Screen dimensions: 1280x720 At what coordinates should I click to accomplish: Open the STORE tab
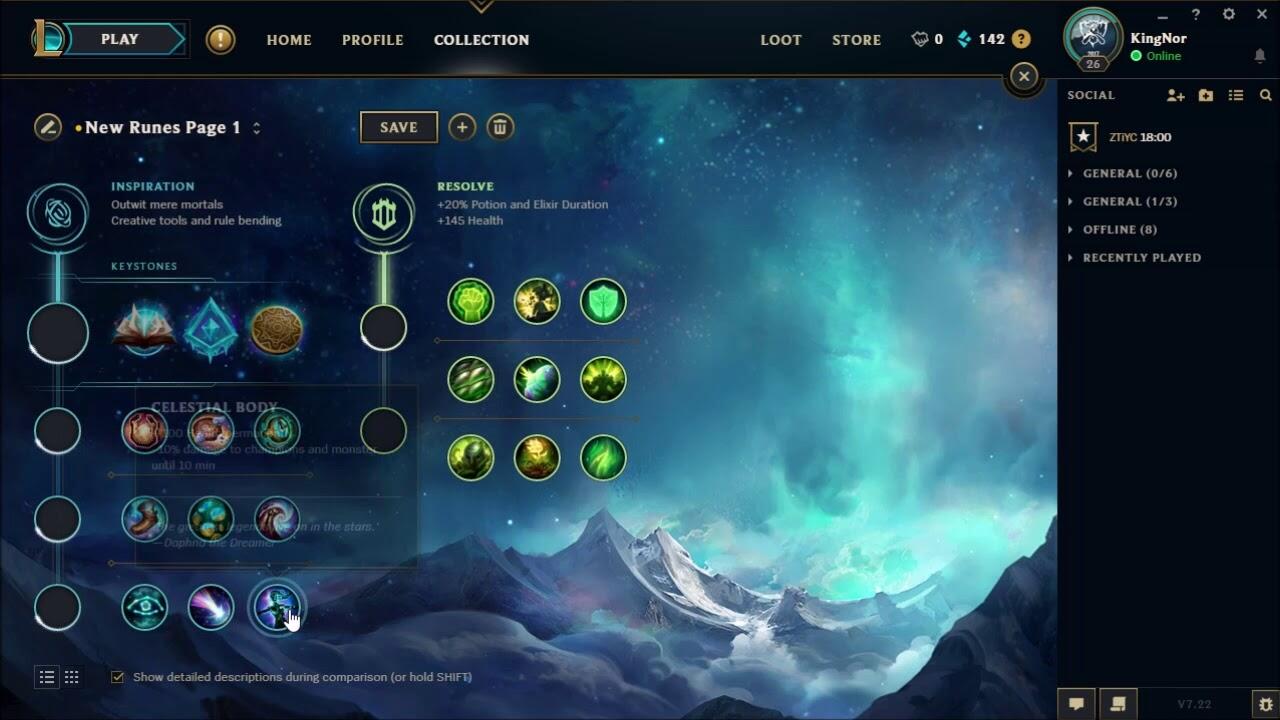[855, 40]
